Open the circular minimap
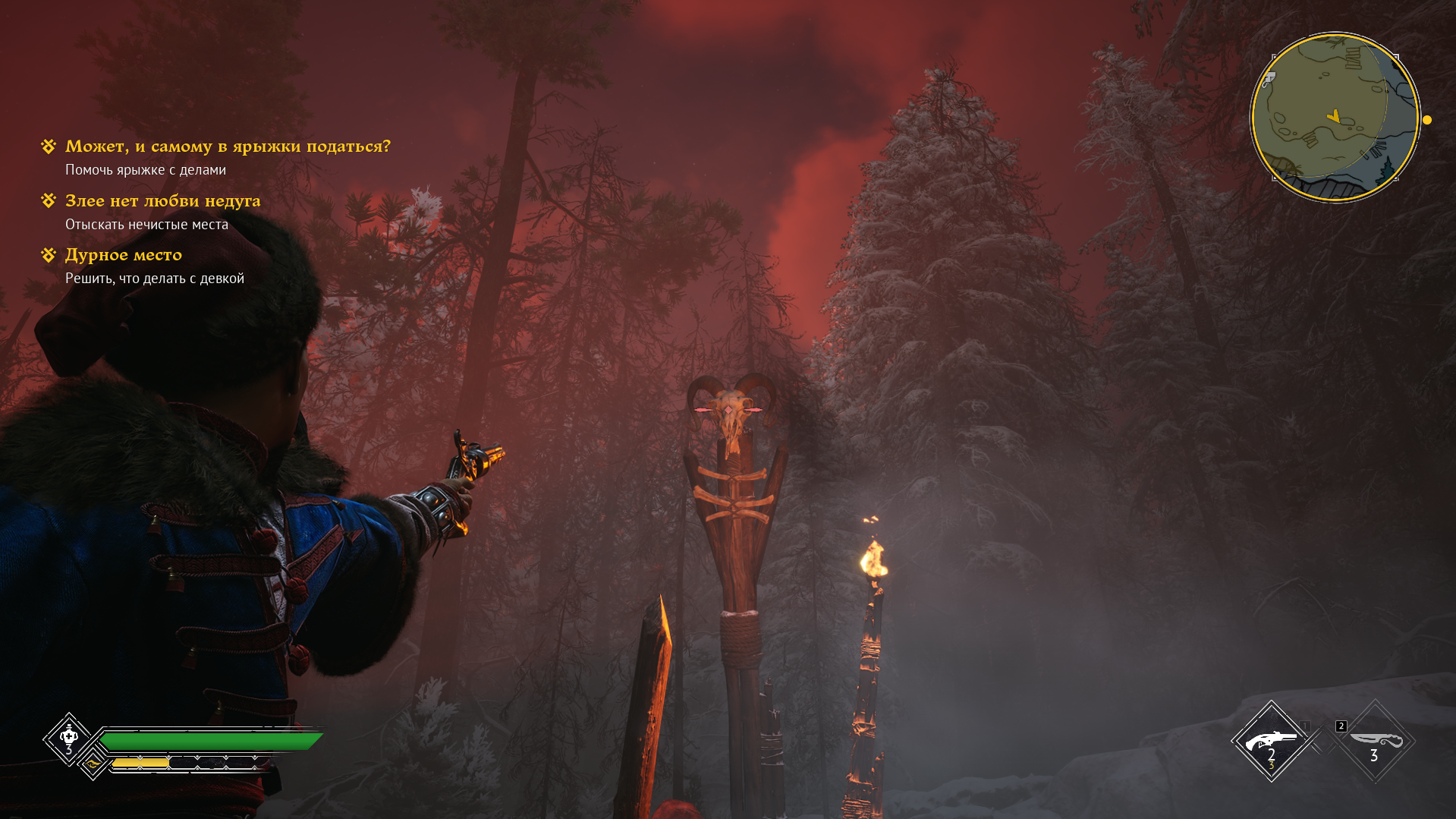Viewport: 1456px width, 819px height. pos(1334,118)
